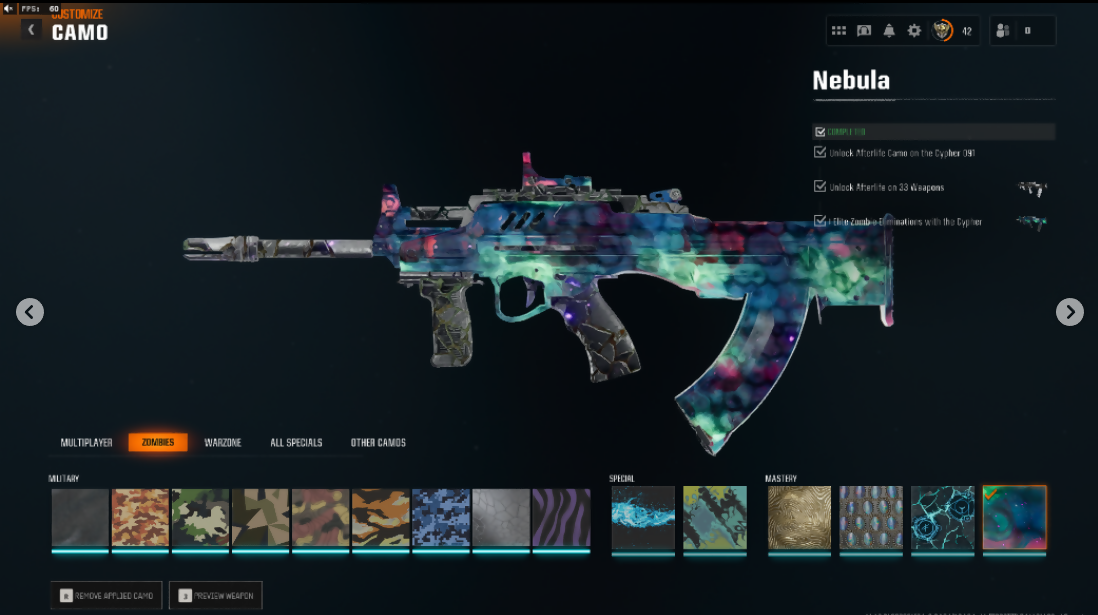Choose the orange woodland camo swatch
The image size is (1098, 615).
click(x=140, y=518)
